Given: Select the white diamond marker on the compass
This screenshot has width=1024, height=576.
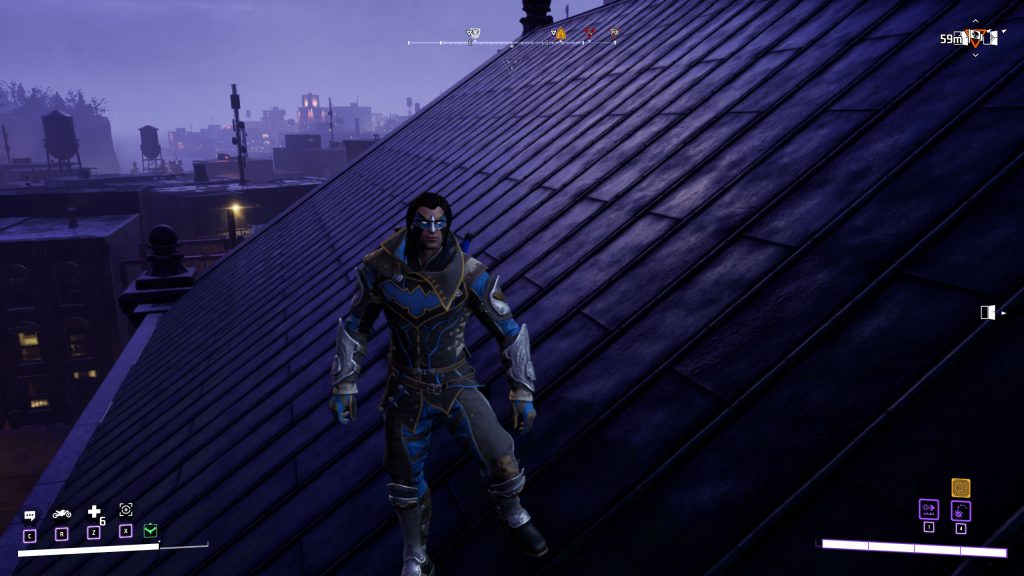Looking at the screenshot, I should coord(473,34).
